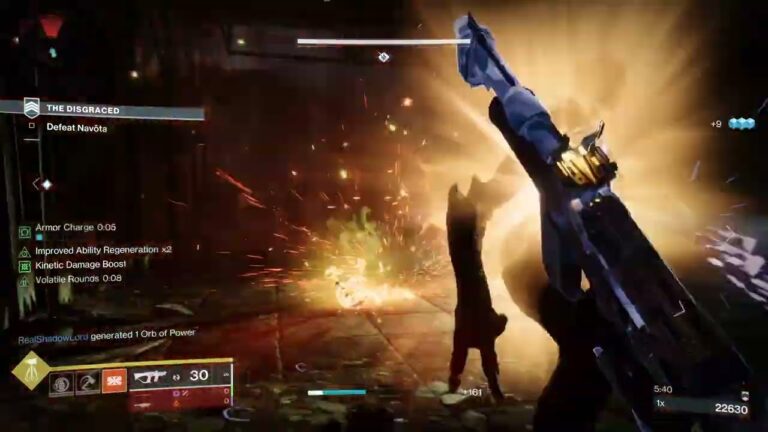Activate the melee ability icon
The height and width of the screenshot is (432, 768).
[x=88, y=381]
